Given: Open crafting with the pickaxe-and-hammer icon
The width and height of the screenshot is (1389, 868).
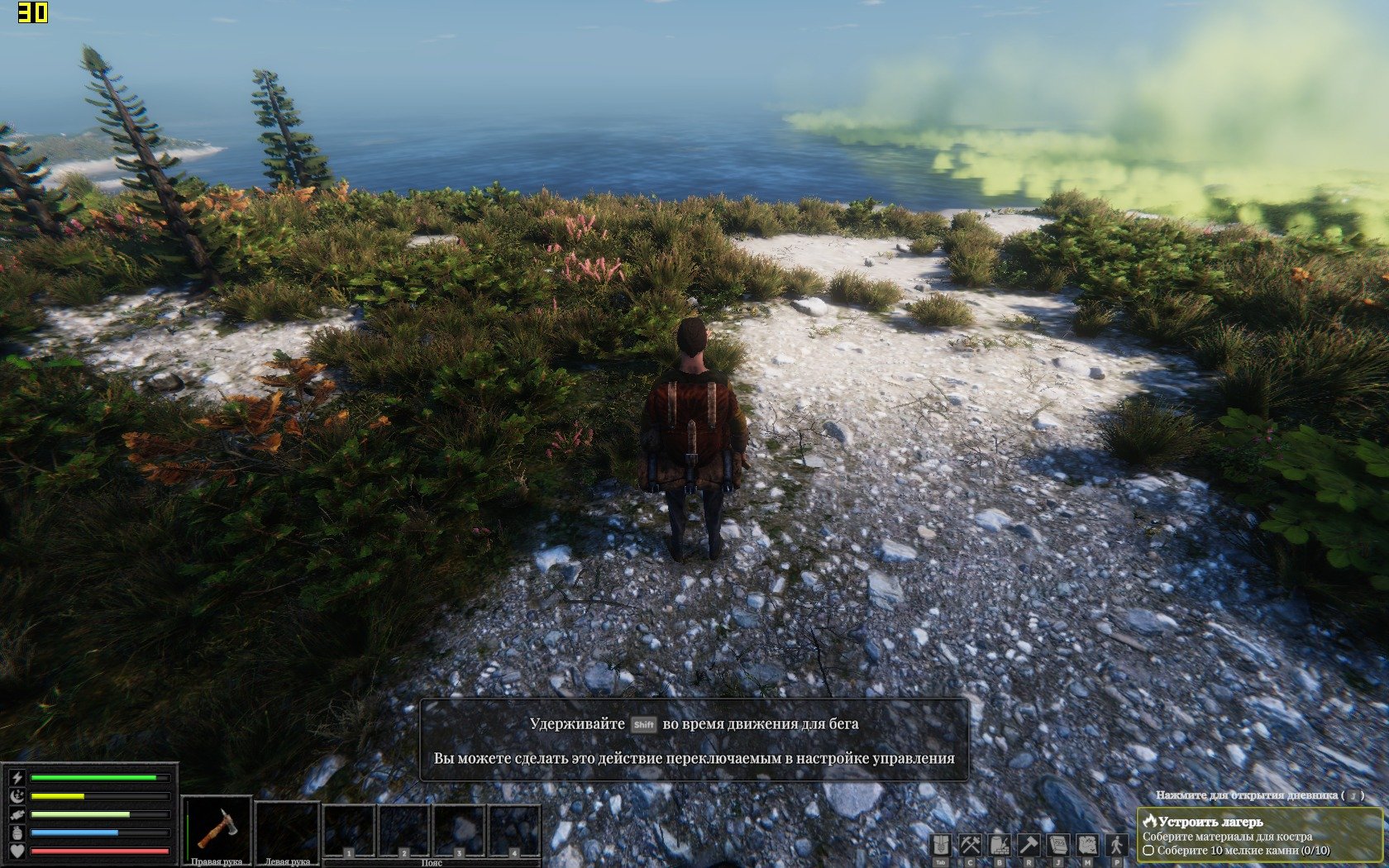Looking at the screenshot, I should pyautogui.click(x=970, y=845).
